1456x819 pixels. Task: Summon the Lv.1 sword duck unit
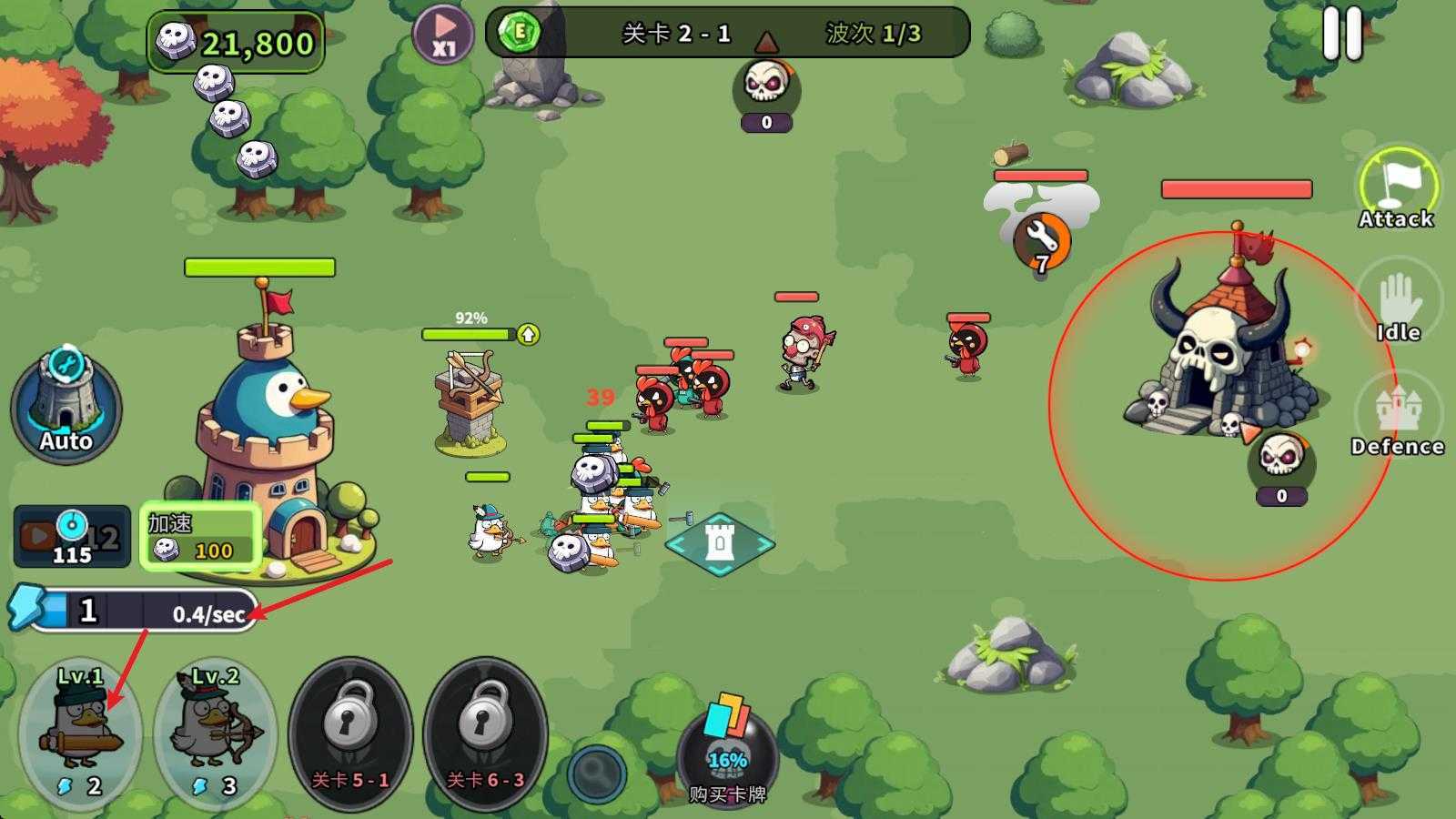(x=80, y=733)
